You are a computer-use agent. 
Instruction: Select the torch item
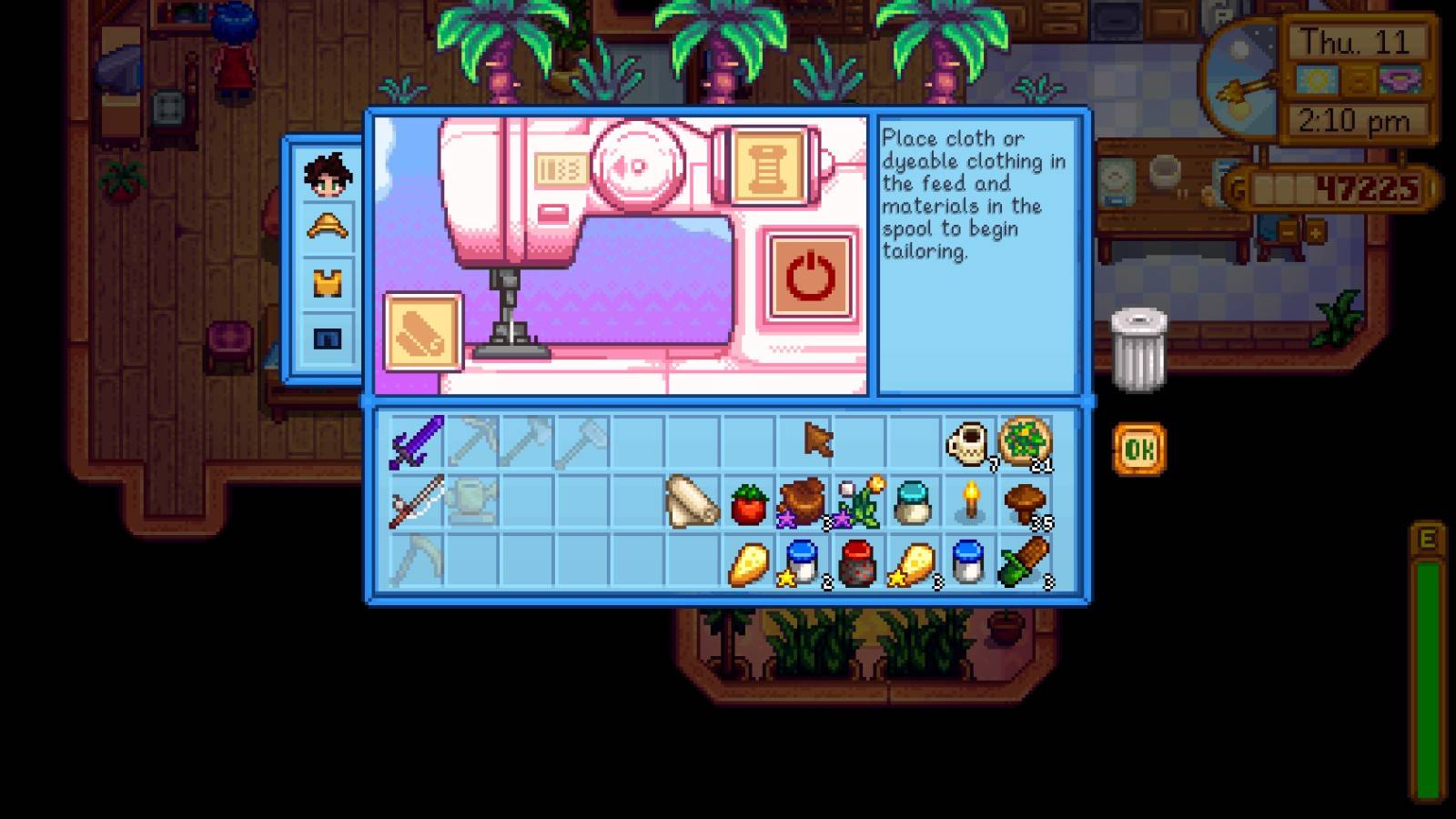(x=970, y=501)
